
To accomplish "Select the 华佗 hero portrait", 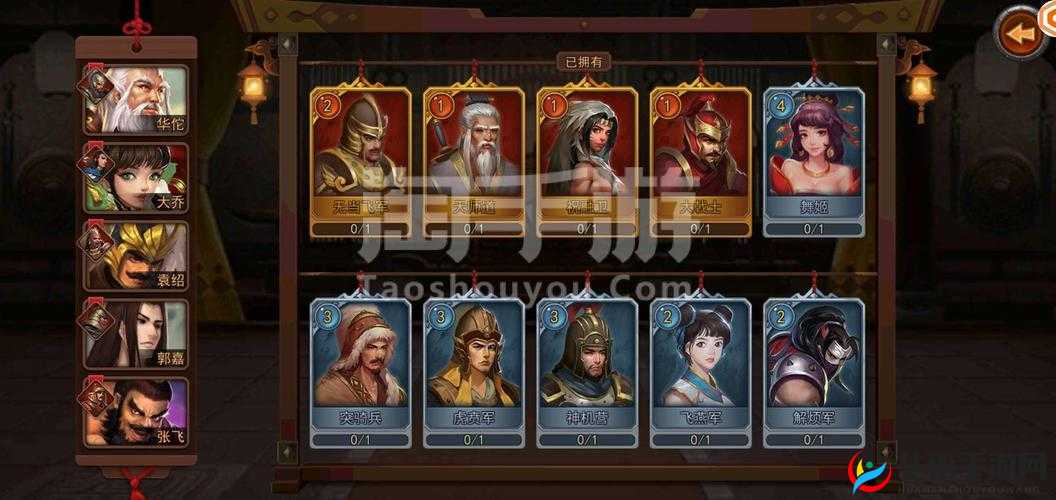I will pyautogui.click(x=136, y=100).
